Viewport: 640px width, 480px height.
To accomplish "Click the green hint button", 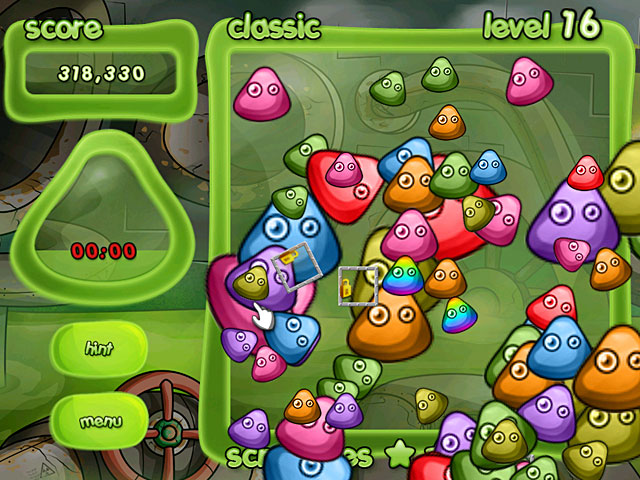I will (x=99, y=349).
